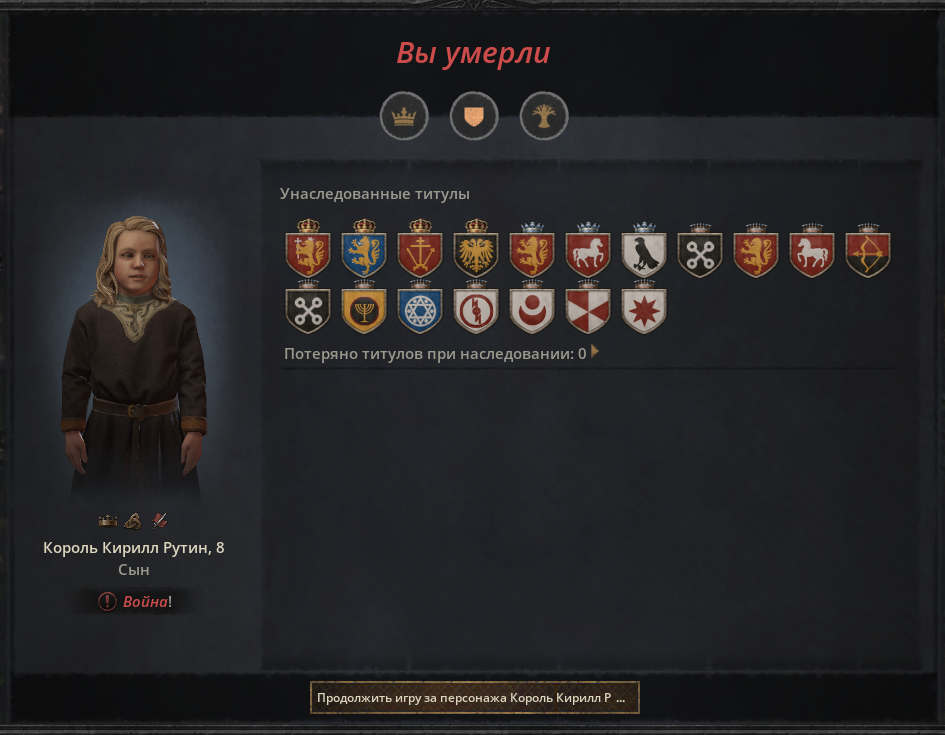Select the blue lion coat of arms
The width and height of the screenshot is (945, 735).
(364, 254)
